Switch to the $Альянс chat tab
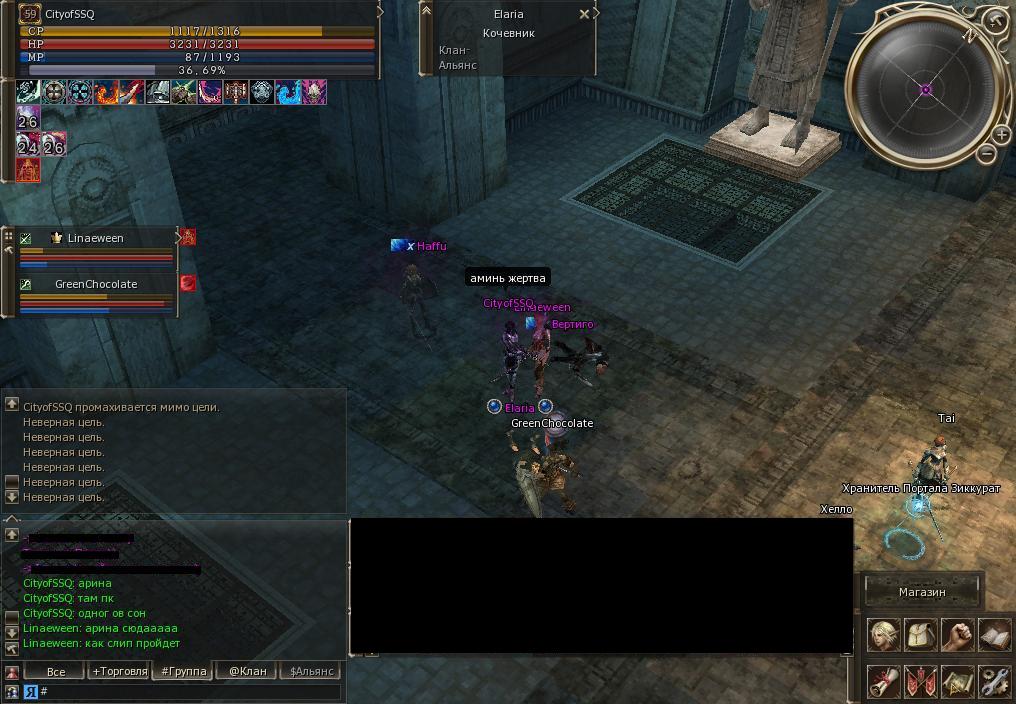The image size is (1016, 704). point(310,671)
